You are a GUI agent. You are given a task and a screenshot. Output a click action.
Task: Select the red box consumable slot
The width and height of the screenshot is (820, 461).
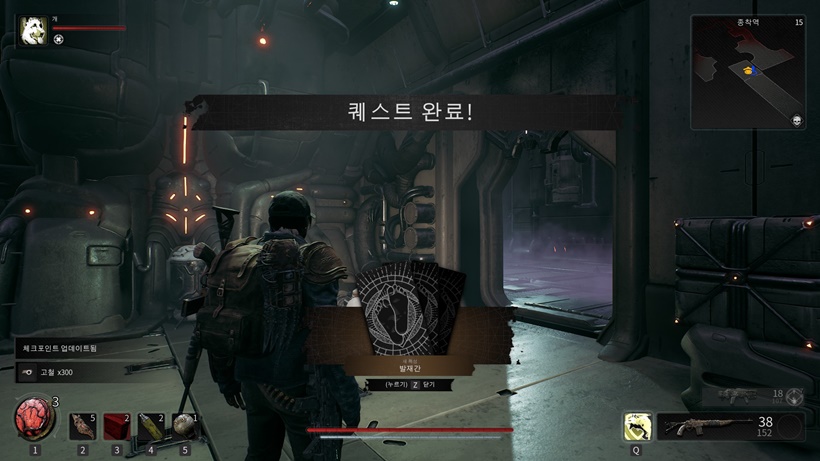click(116, 427)
